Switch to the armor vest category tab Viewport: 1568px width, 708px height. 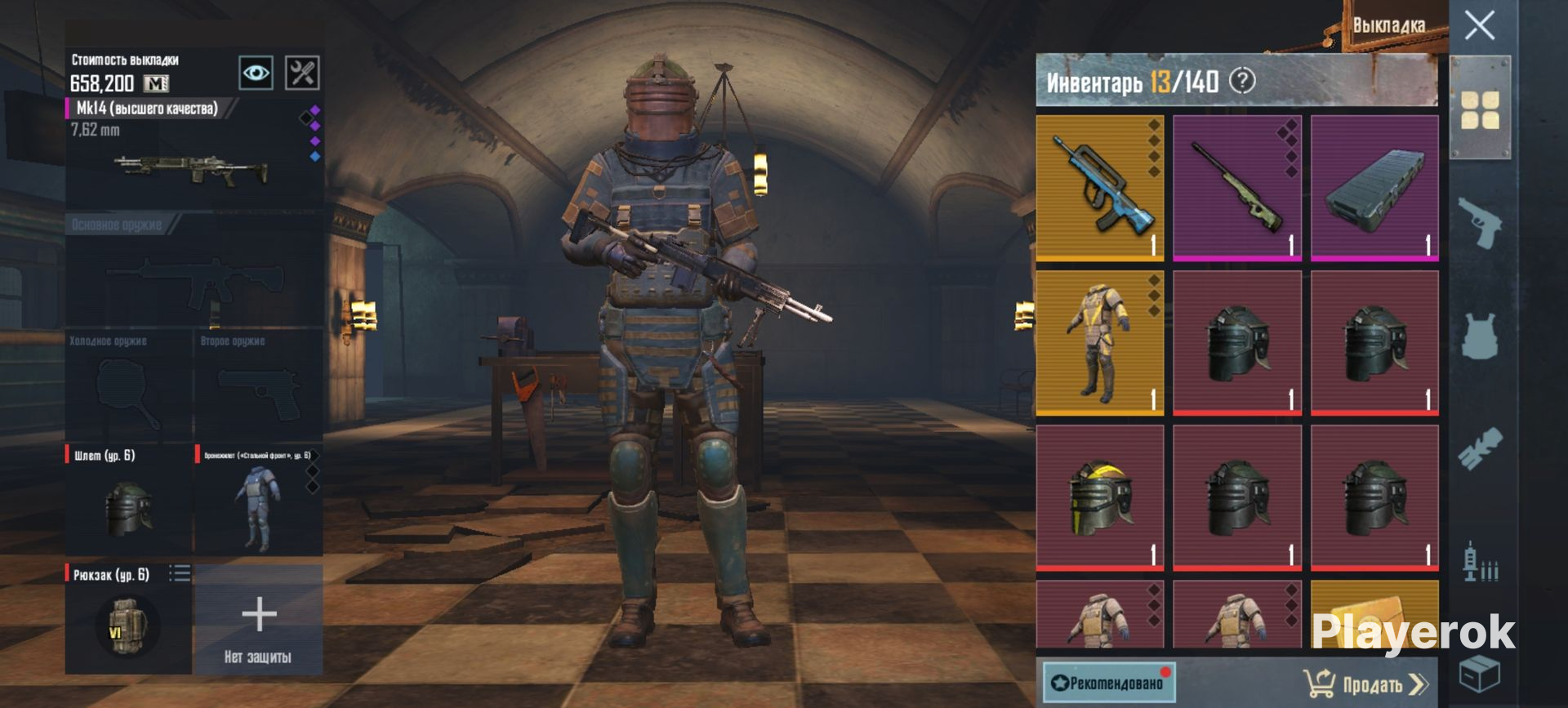click(x=1480, y=336)
